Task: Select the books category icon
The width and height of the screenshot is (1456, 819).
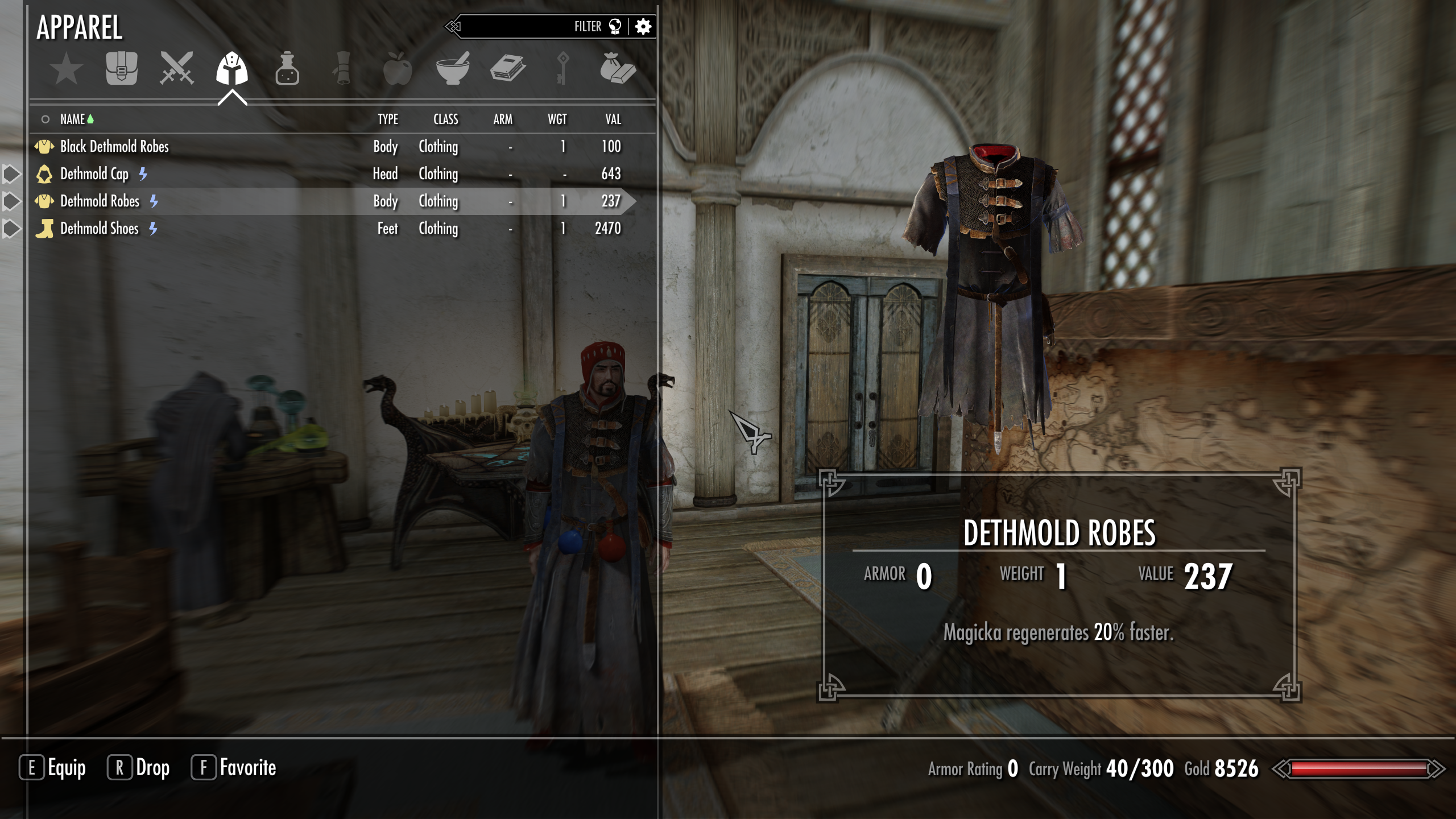Action: click(509, 69)
